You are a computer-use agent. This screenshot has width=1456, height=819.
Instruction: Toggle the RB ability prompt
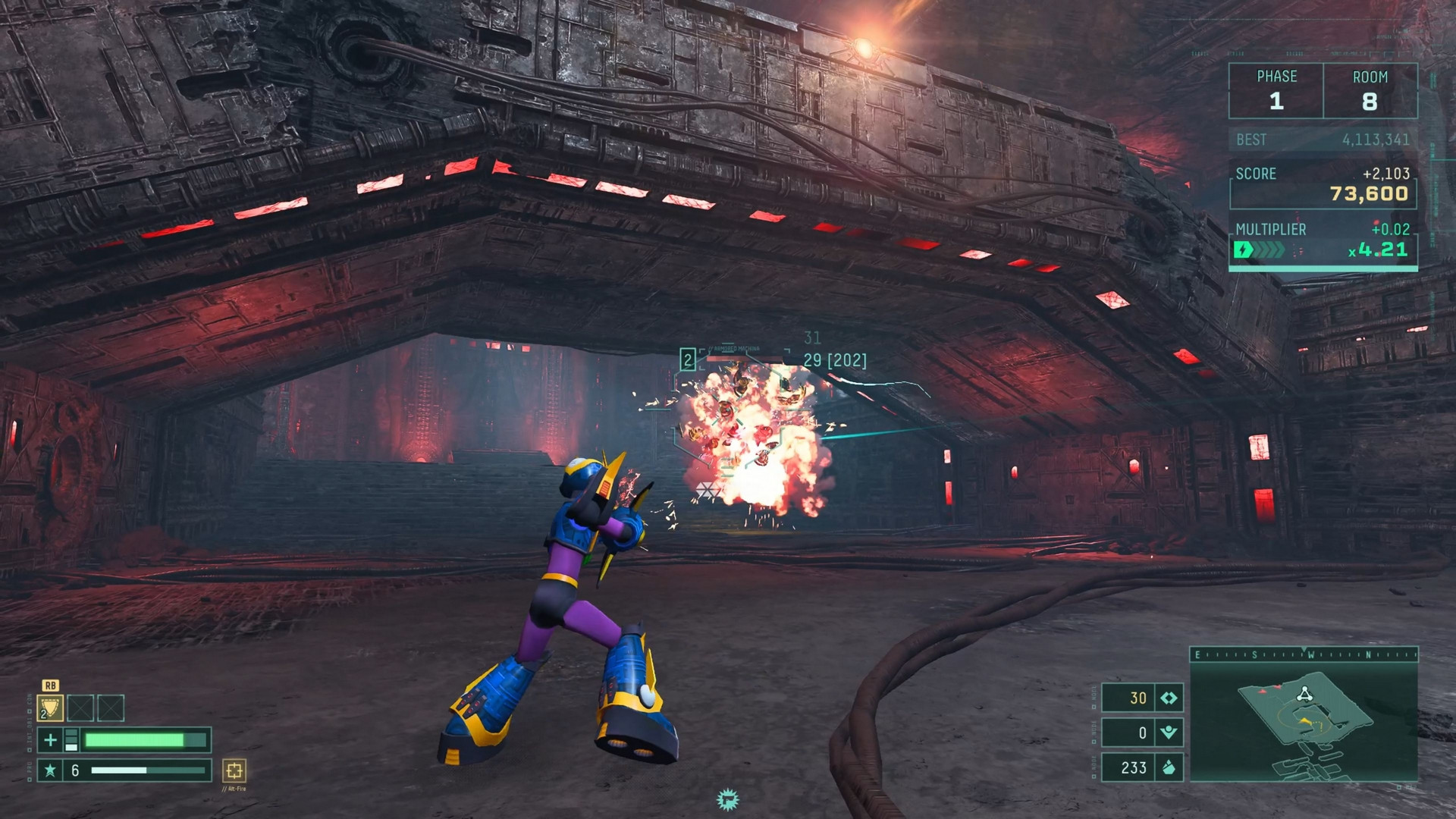click(x=50, y=686)
